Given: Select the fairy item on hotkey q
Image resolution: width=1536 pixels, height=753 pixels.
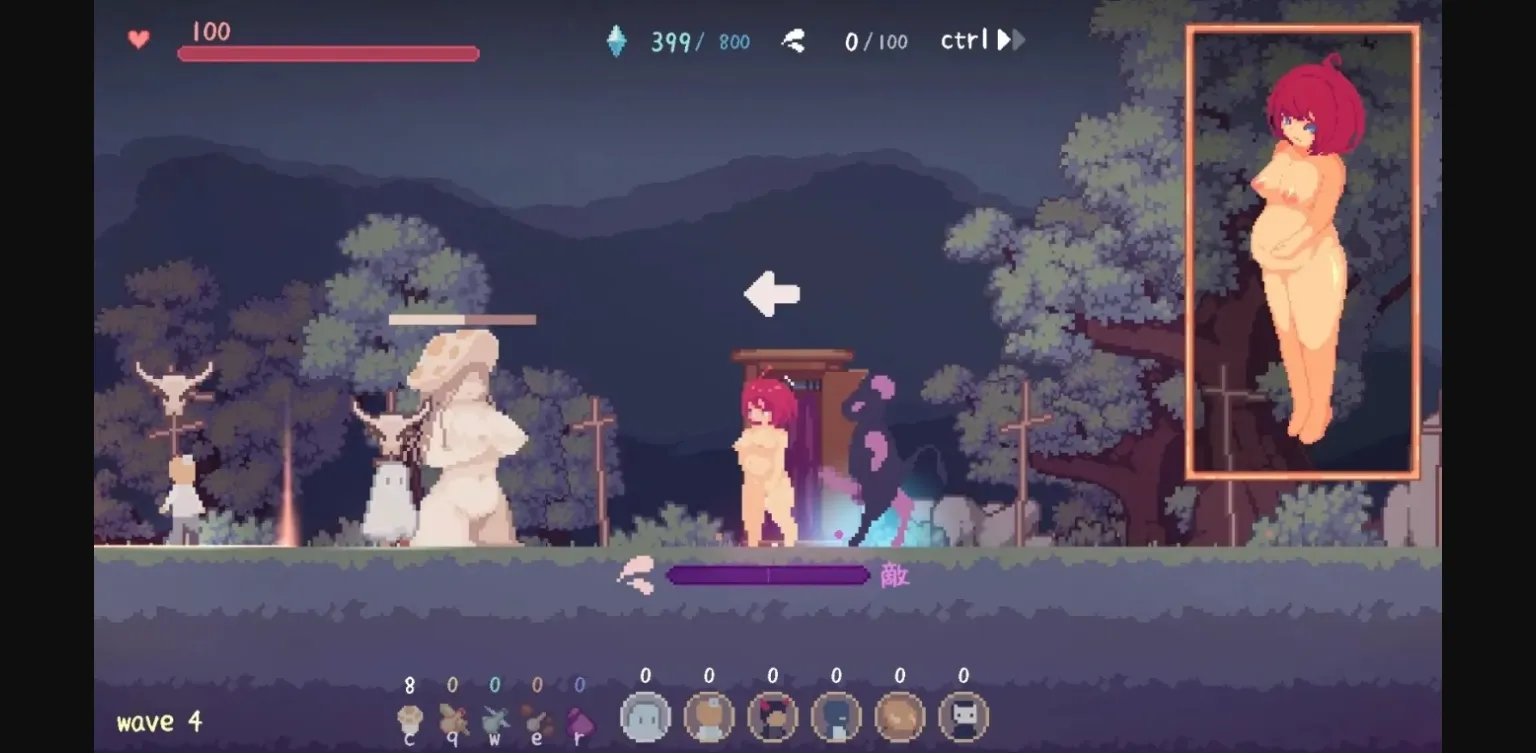Looking at the screenshot, I should tap(452, 717).
